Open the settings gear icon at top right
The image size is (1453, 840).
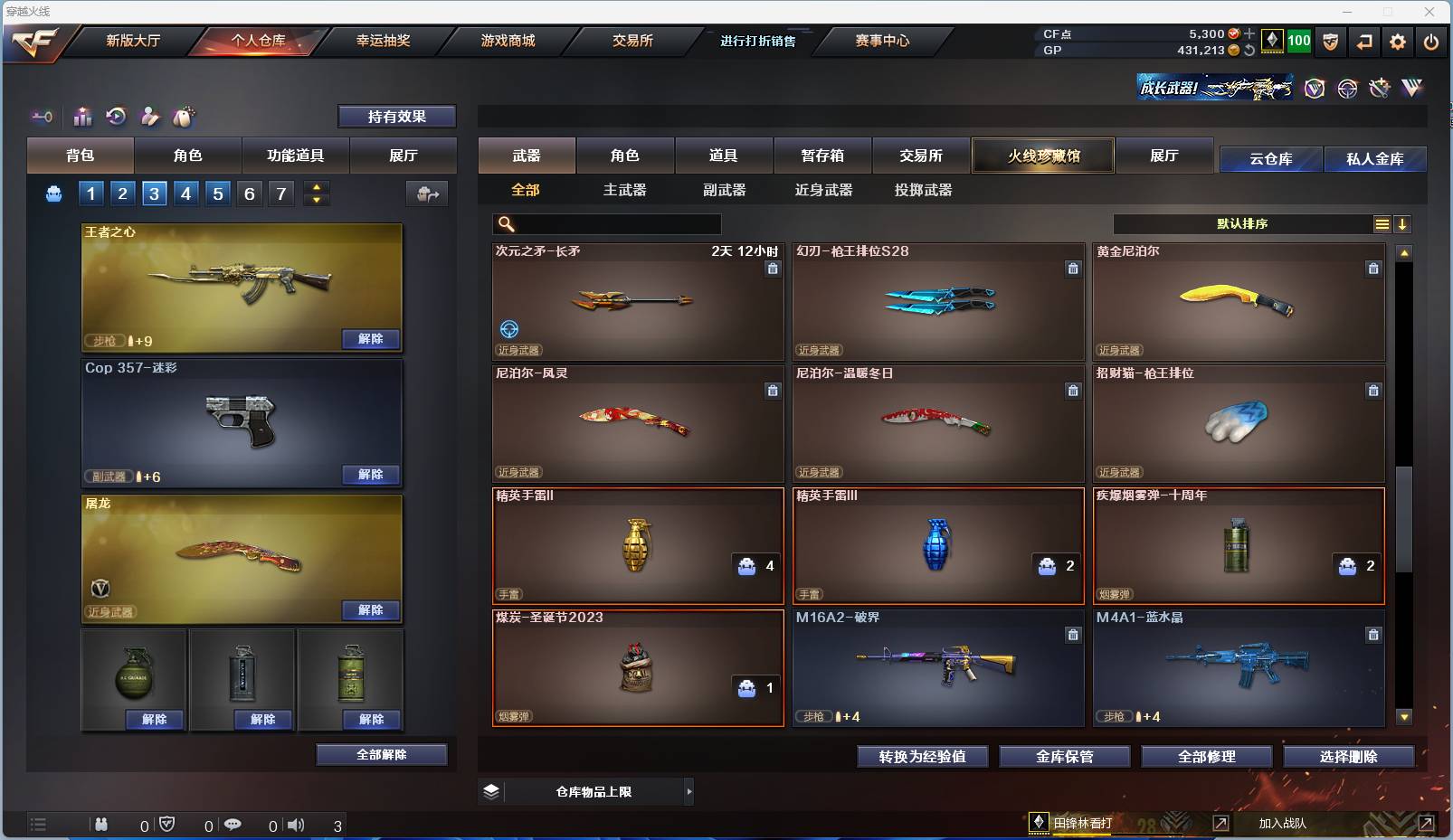pyautogui.click(x=1396, y=41)
